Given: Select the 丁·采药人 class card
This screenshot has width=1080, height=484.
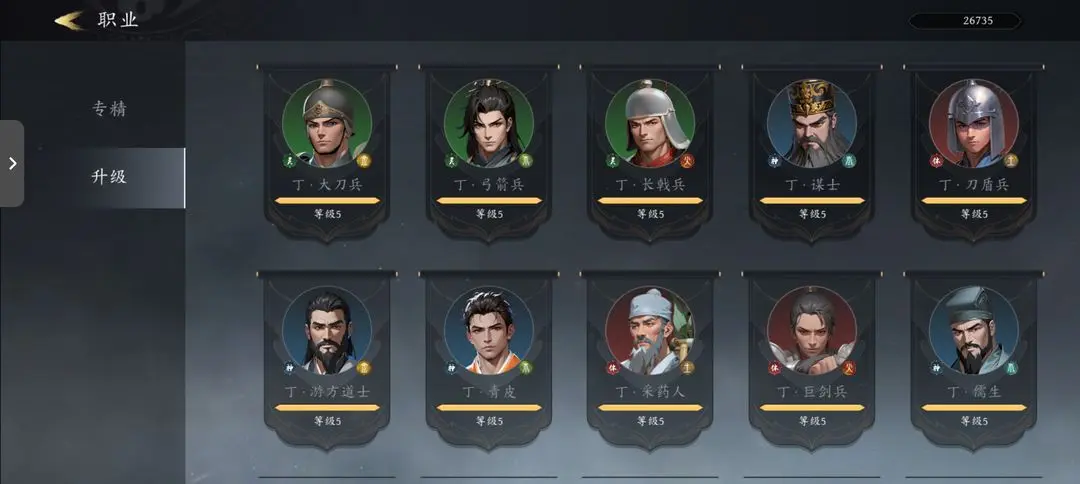Looking at the screenshot, I should 650,356.
